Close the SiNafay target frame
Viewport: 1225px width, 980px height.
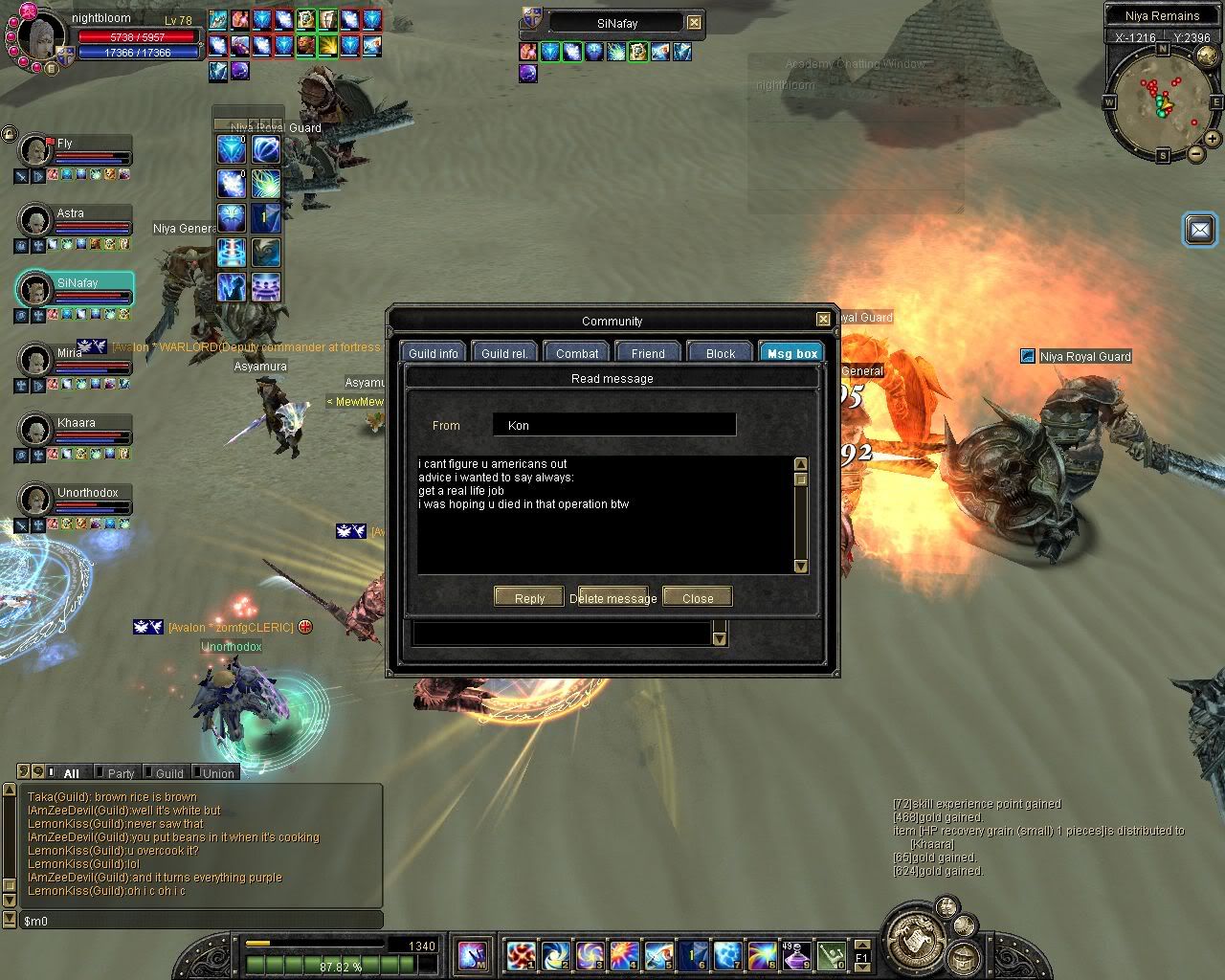pos(694,23)
